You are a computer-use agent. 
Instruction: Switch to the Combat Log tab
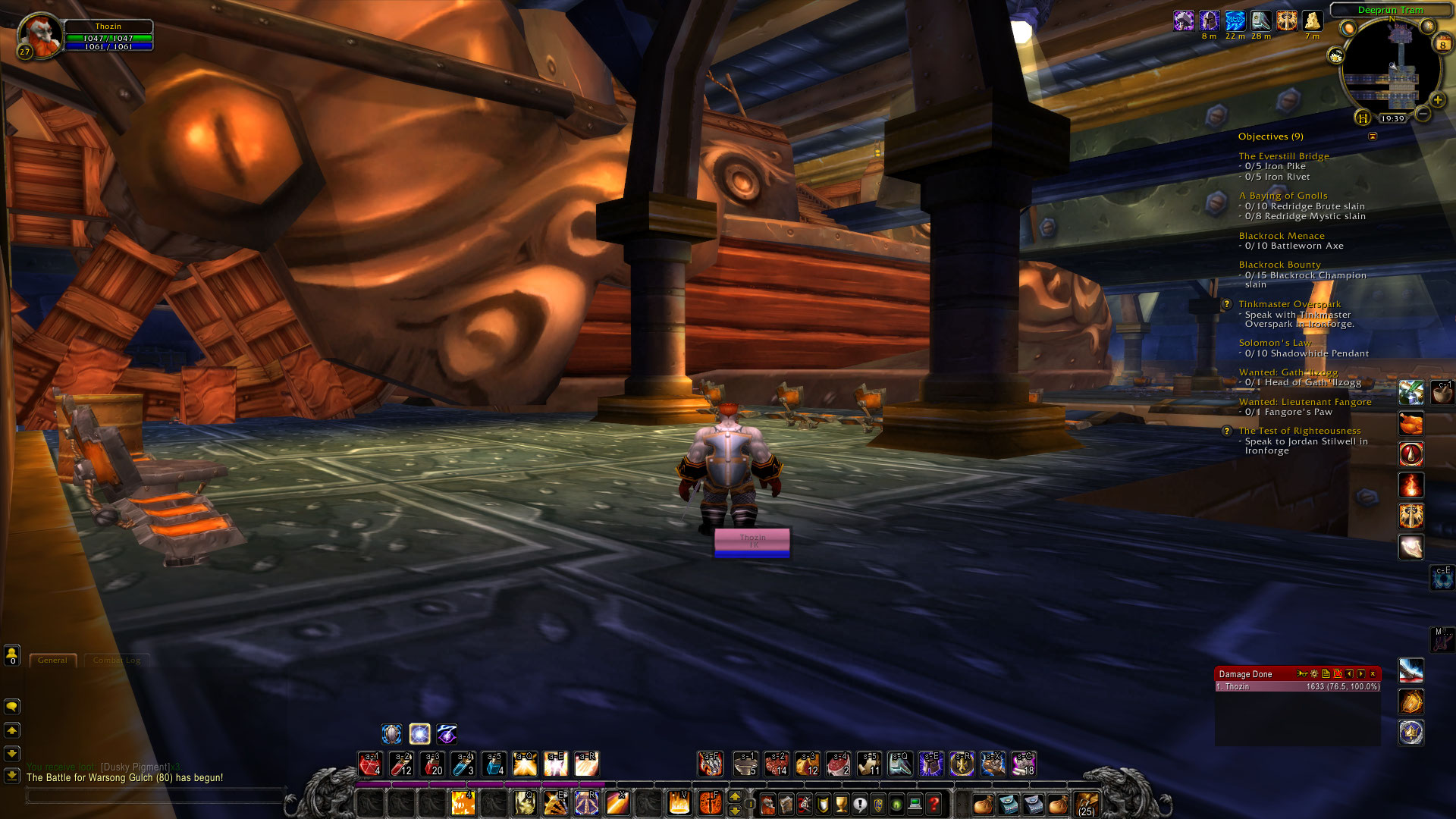(x=115, y=660)
